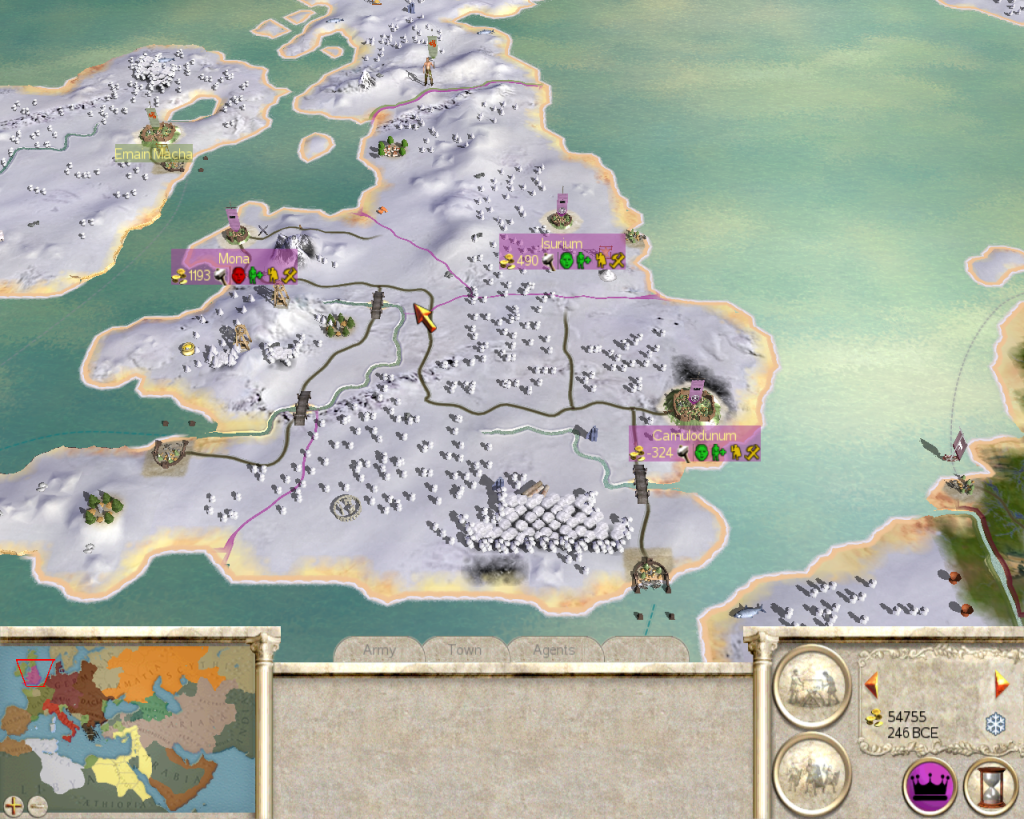Screen dimensions: 1024x819
Task: Select the Camulodunum settlement banner
Action: (x=694, y=436)
